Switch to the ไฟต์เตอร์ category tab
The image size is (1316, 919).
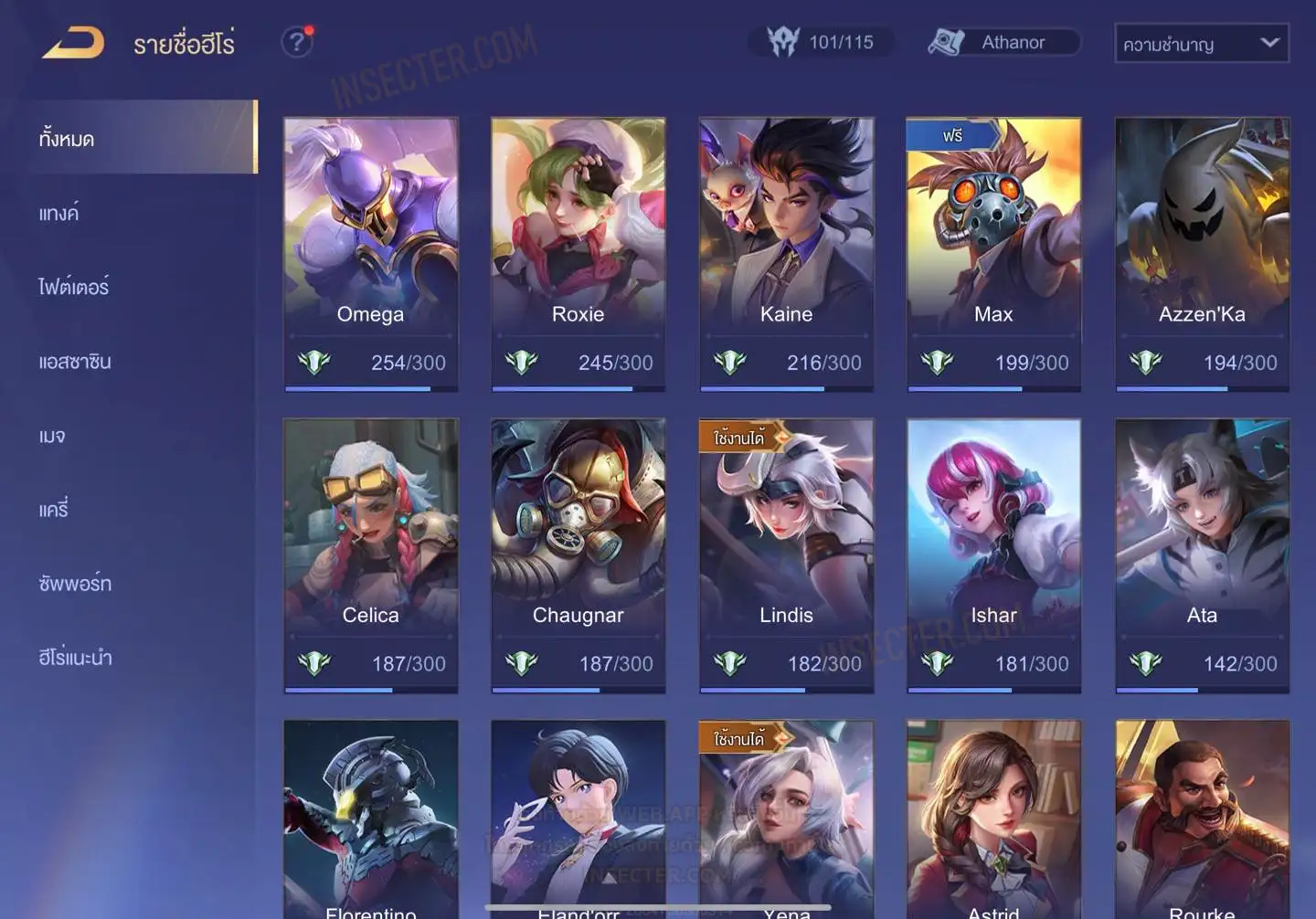point(74,288)
